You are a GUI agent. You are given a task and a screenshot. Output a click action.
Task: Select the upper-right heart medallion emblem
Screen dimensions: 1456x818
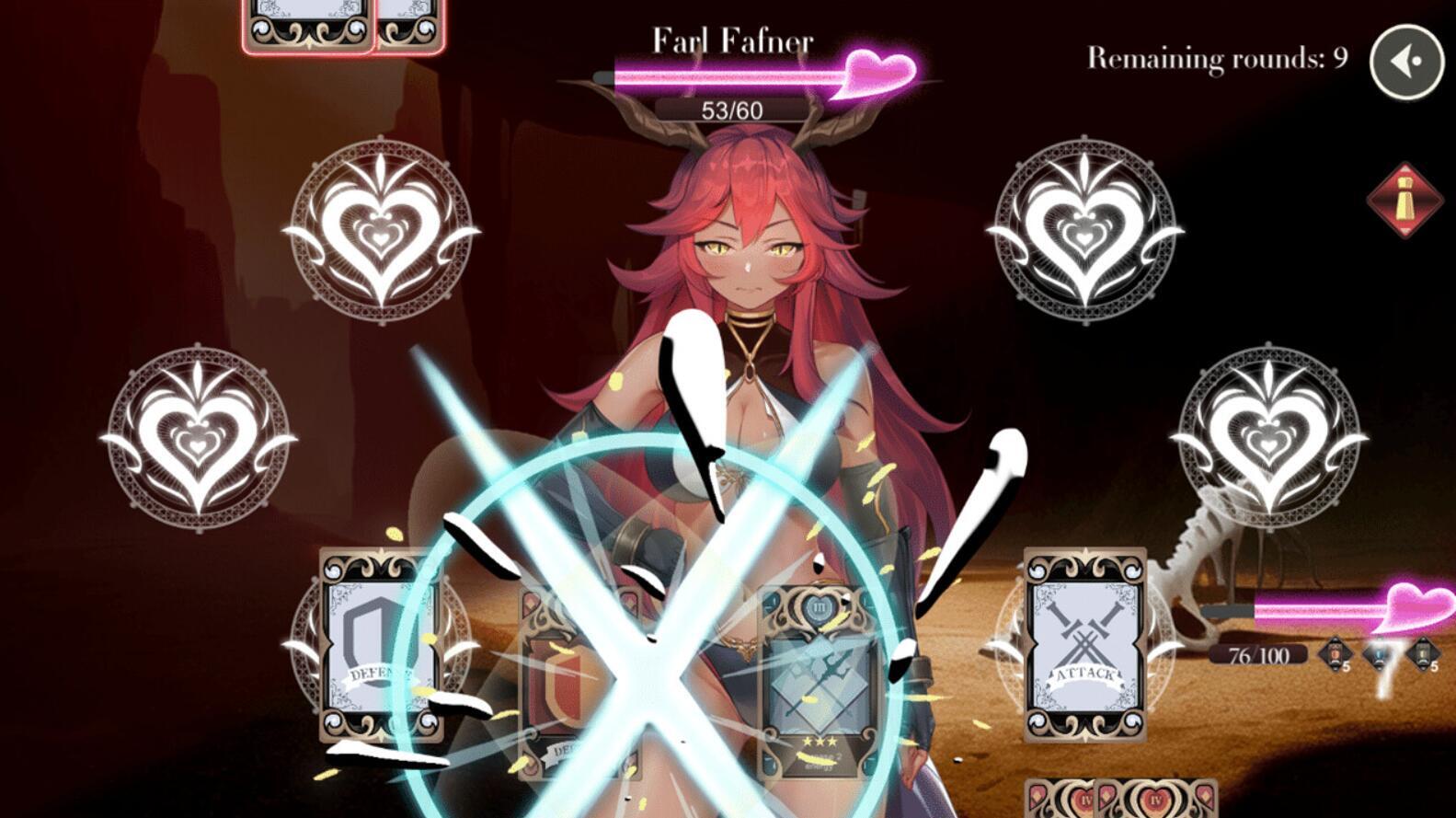[1085, 227]
